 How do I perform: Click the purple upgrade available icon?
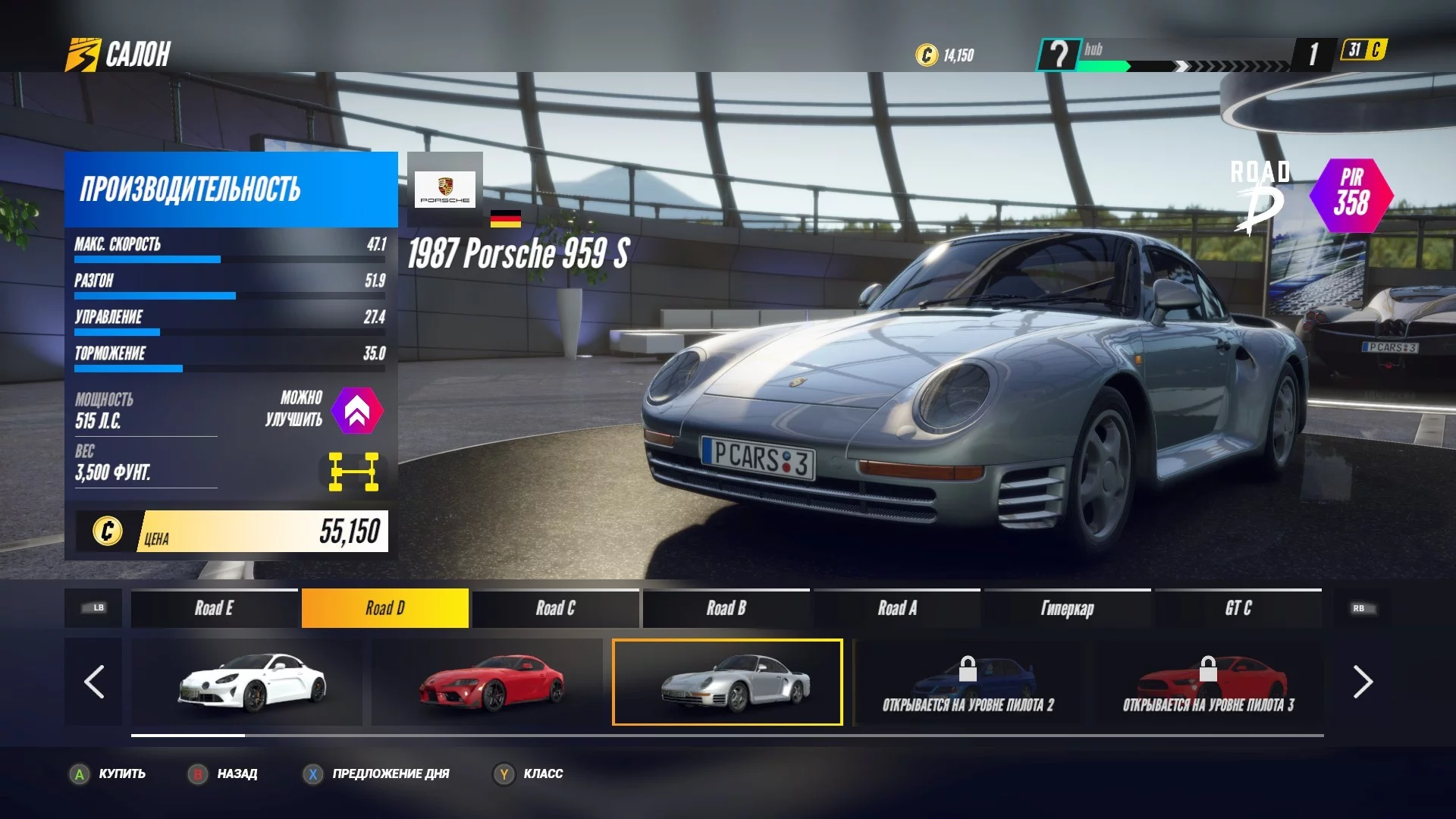tap(356, 410)
